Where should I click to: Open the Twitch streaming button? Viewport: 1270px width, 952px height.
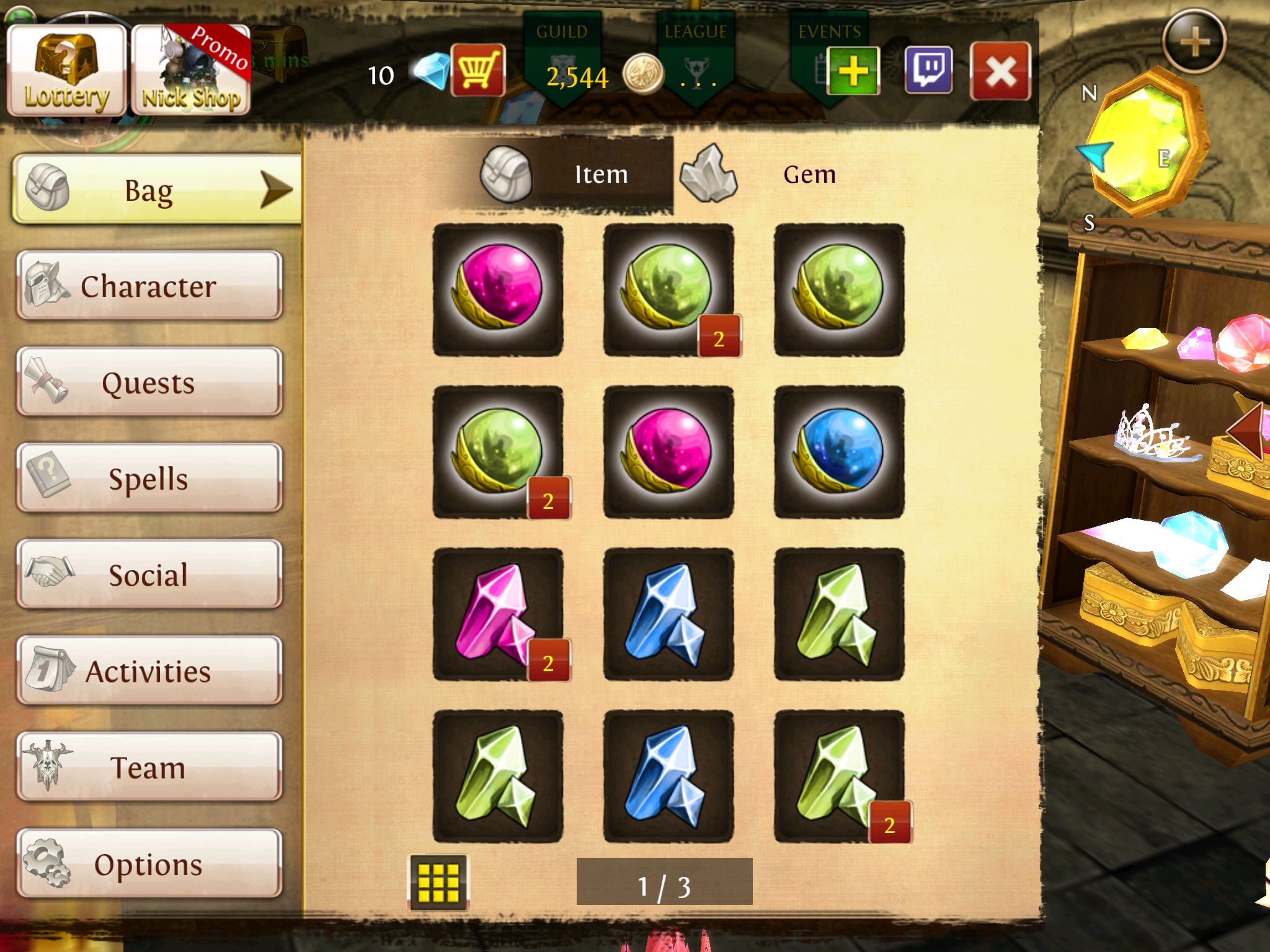pos(928,70)
